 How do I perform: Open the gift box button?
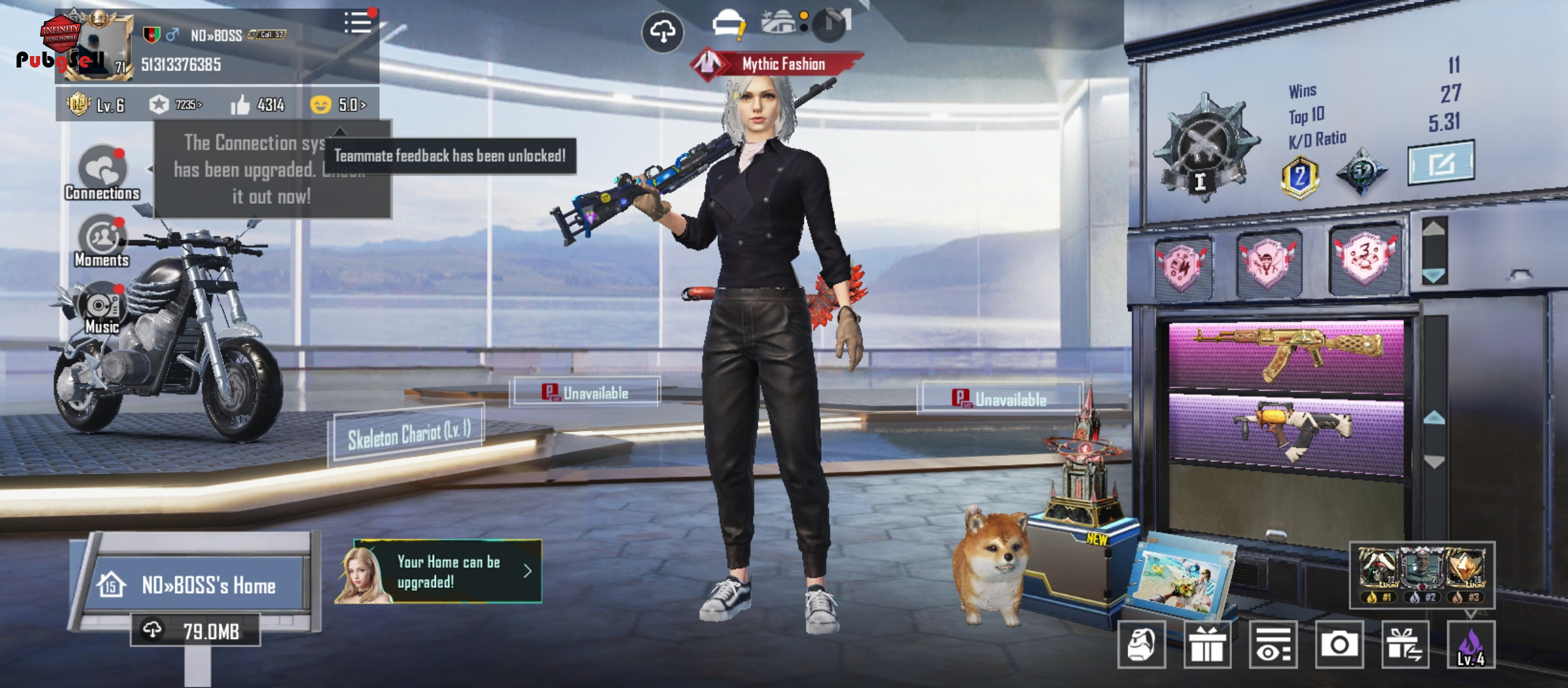pyautogui.click(x=1207, y=645)
